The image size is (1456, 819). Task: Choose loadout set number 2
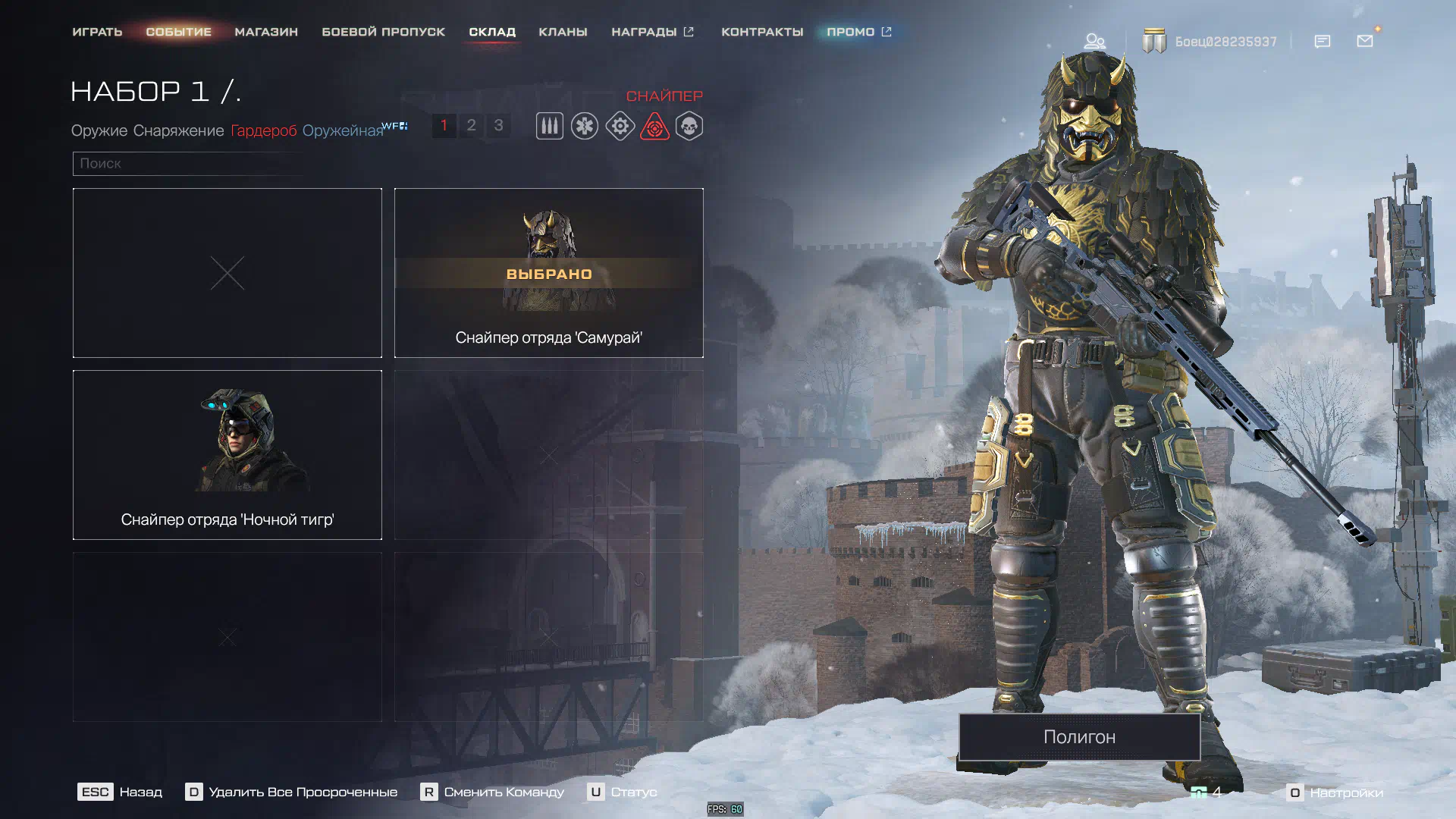[x=471, y=125]
